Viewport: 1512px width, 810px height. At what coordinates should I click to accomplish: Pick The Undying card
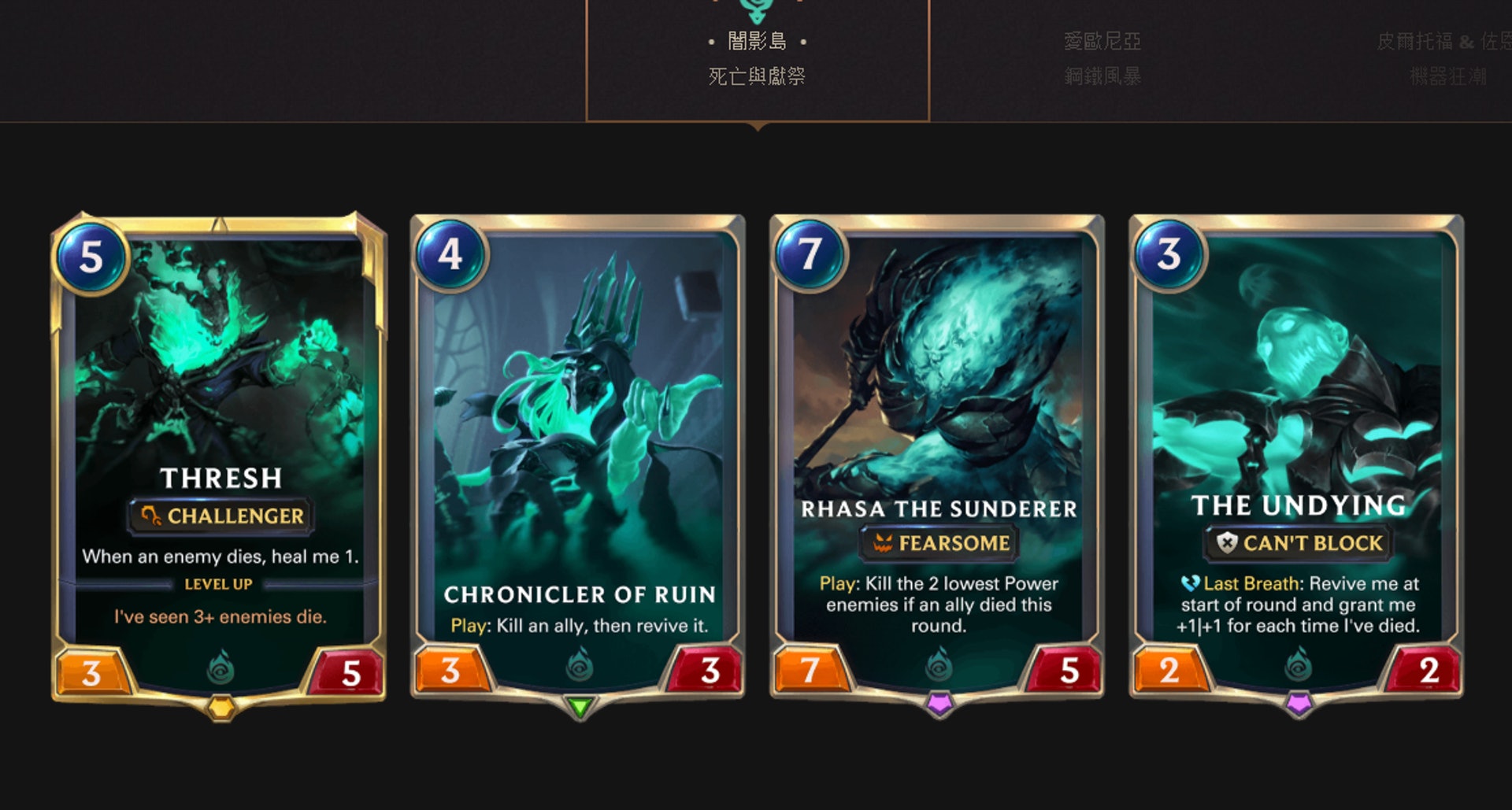tap(1296, 457)
